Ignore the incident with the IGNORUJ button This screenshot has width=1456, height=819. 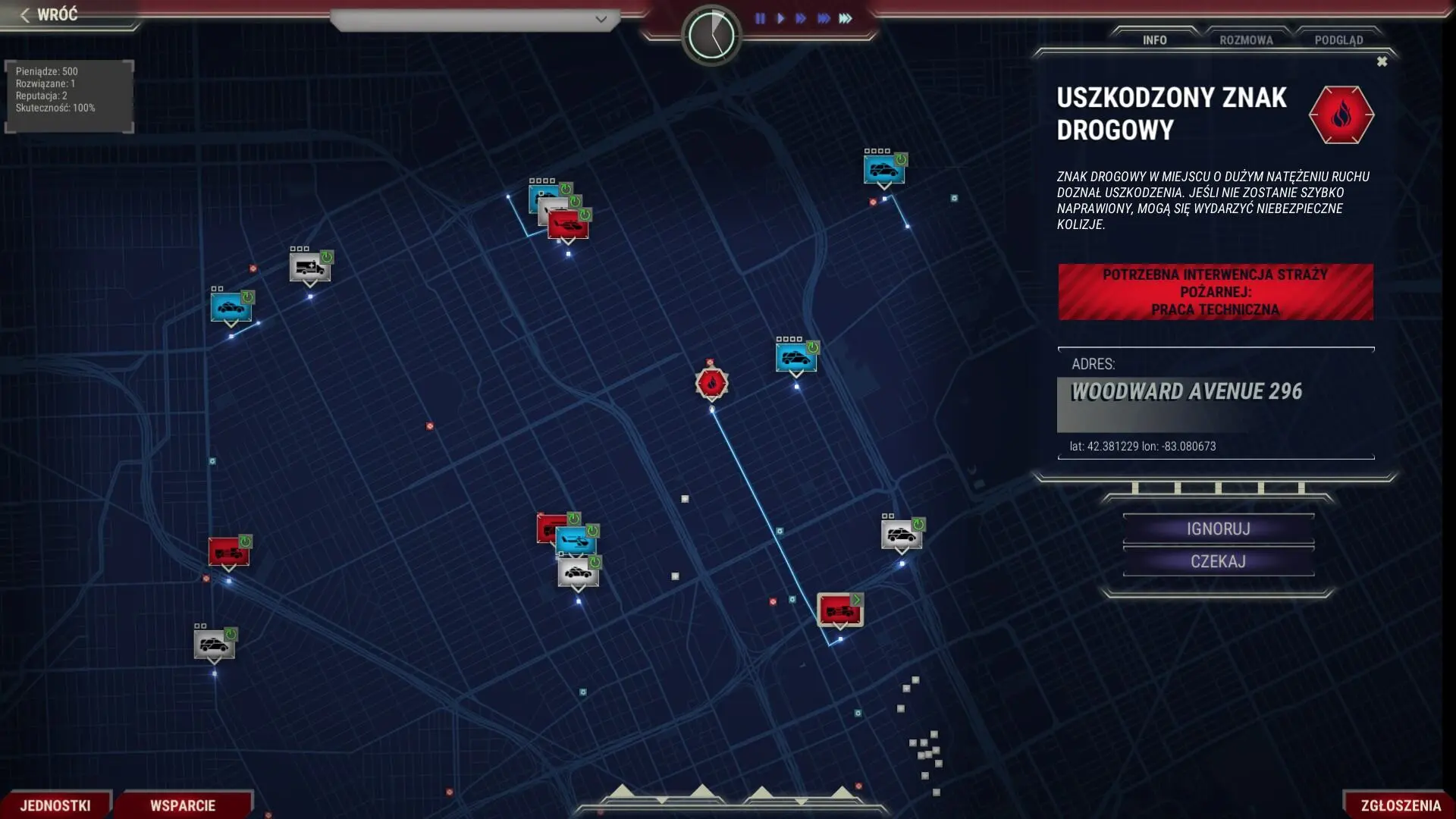click(1218, 529)
